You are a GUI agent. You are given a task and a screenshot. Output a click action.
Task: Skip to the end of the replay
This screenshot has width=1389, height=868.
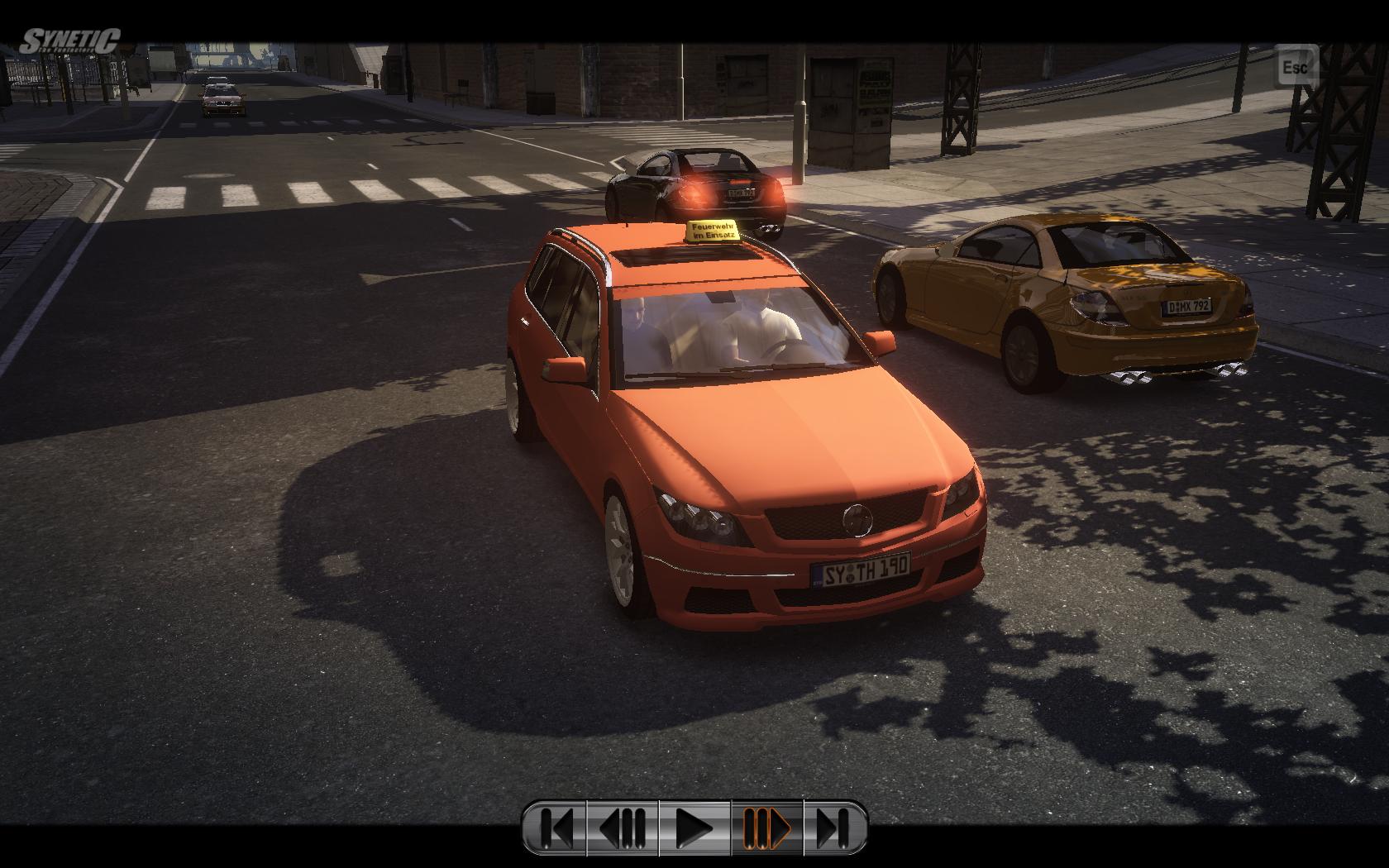click(833, 826)
